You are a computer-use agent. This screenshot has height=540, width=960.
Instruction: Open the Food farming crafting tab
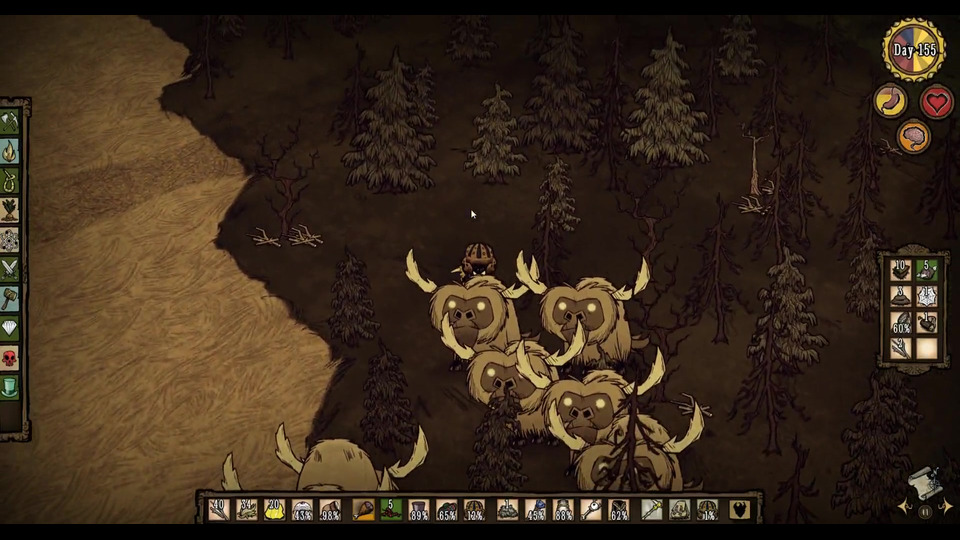(10, 210)
